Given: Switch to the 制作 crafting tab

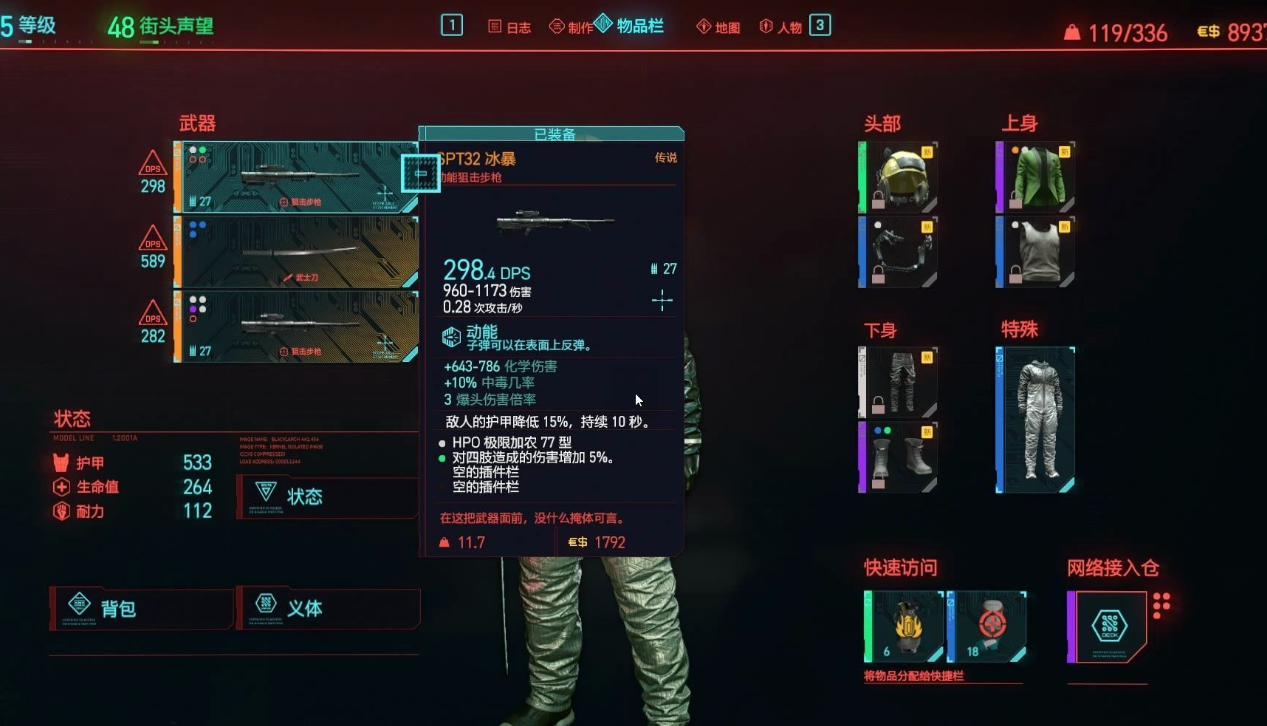Looking at the screenshot, I should click(x=571, y=27).
